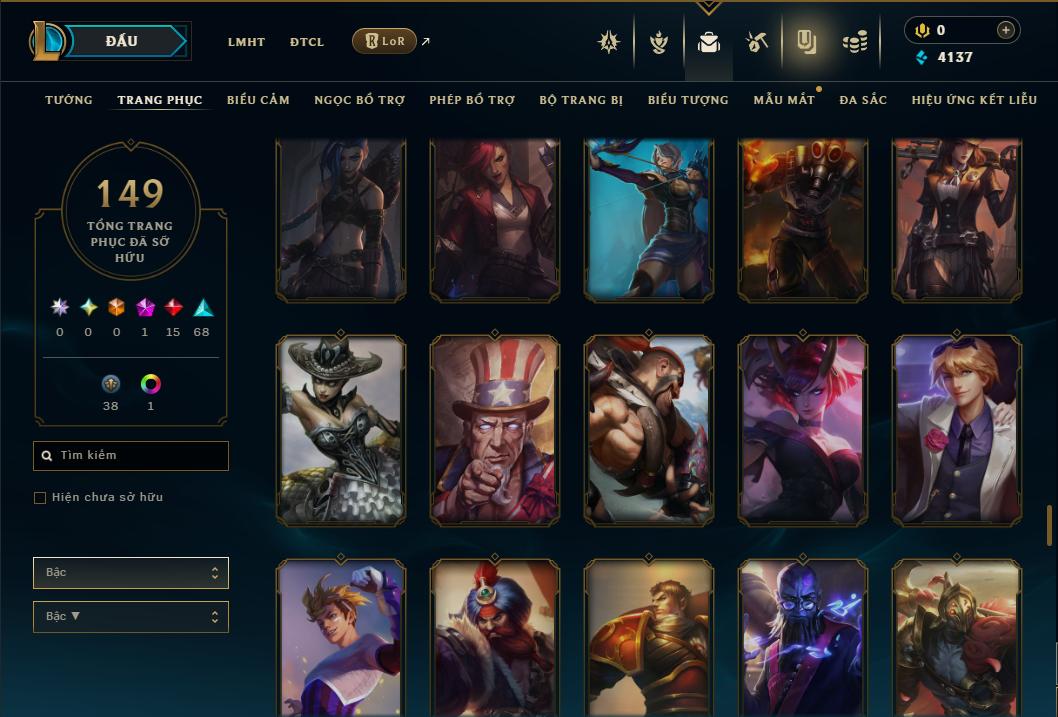Add currency with the plus button
The height and width of the screenshot is (717, 1058).
[1006, 30]
